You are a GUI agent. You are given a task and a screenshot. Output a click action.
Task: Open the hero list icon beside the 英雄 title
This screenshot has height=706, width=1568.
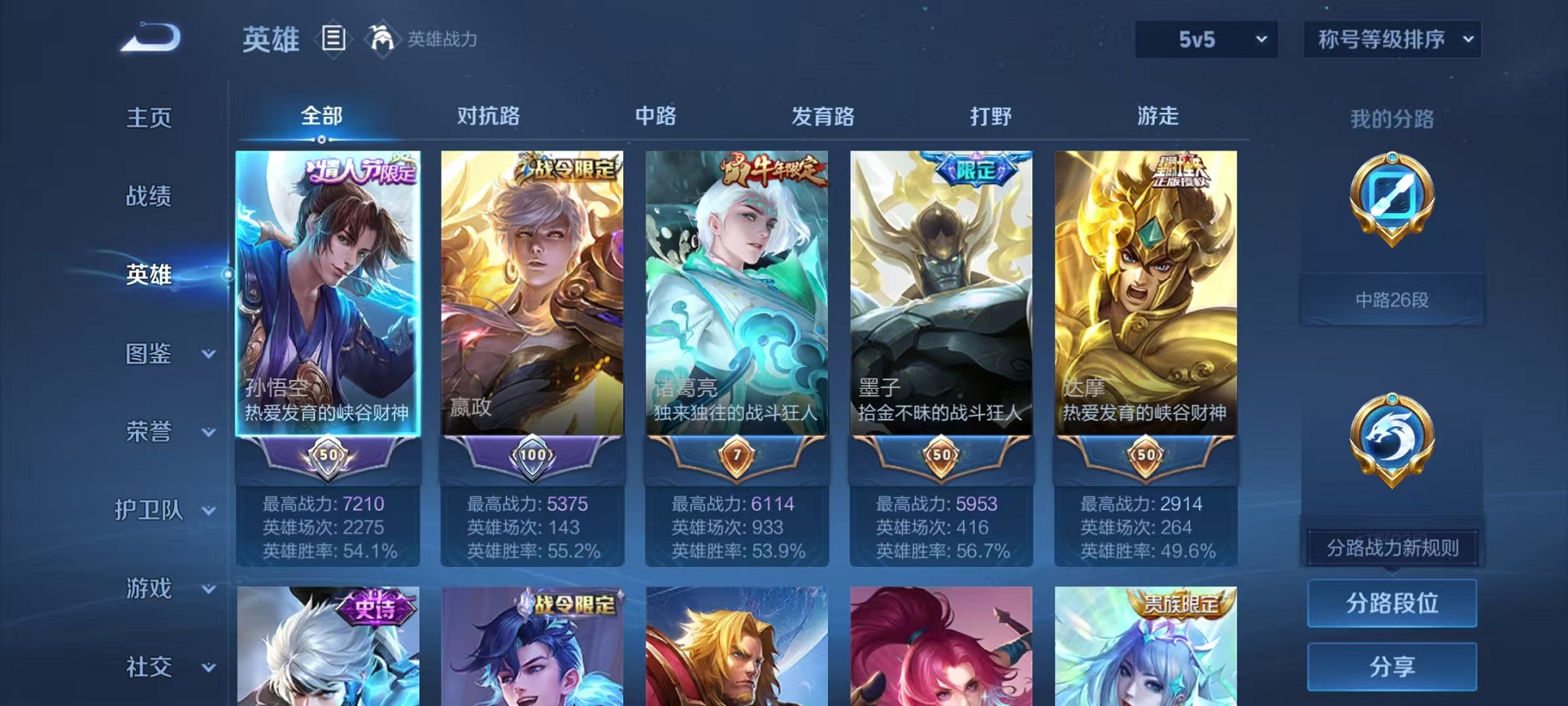[334, 38]
